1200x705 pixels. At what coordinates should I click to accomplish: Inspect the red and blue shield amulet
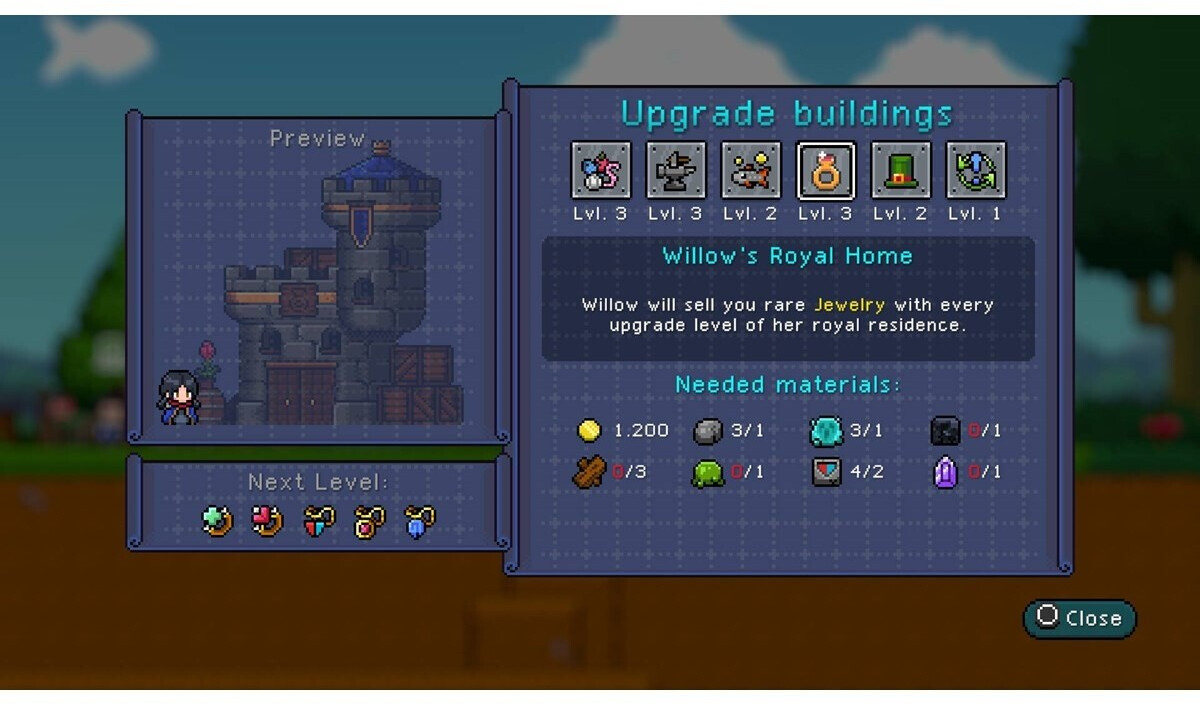pyautogui.click(x=318, y=521)
